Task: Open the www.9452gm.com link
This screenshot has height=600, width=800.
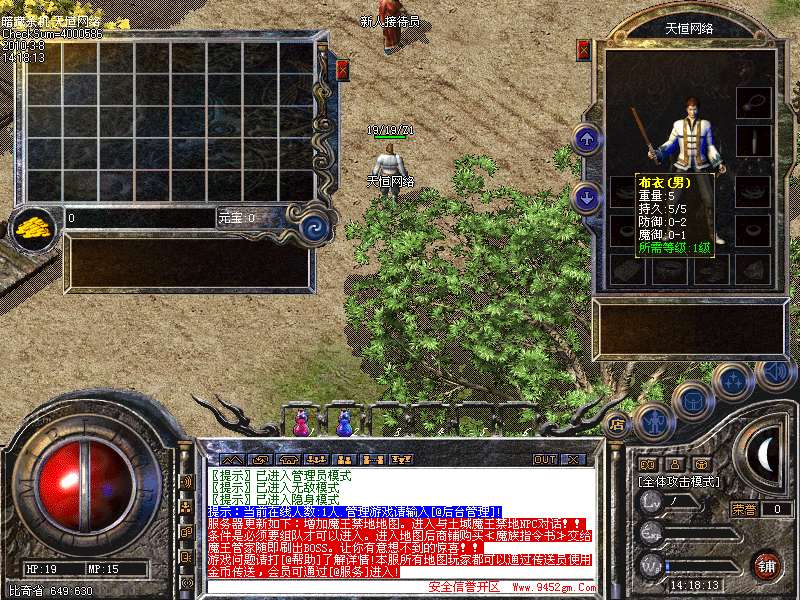Action: (551, 588)
